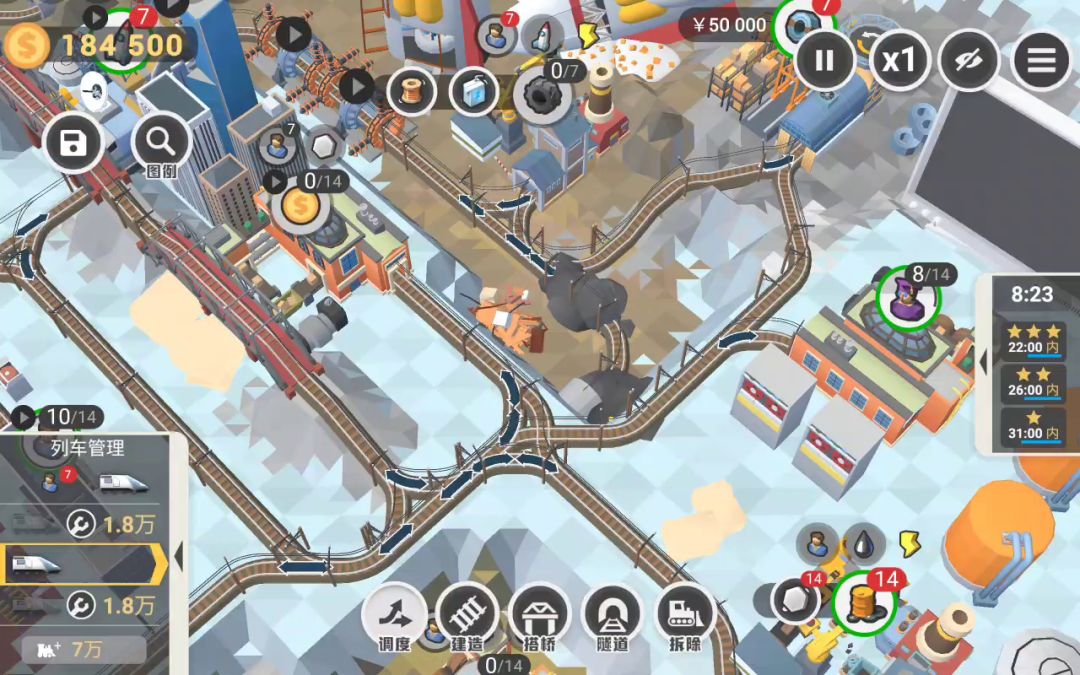Activate the 隧道 tunnel tool
The width and height of the screenshot is (1080, 675).
pyautogui.click(x=612, y=616)
